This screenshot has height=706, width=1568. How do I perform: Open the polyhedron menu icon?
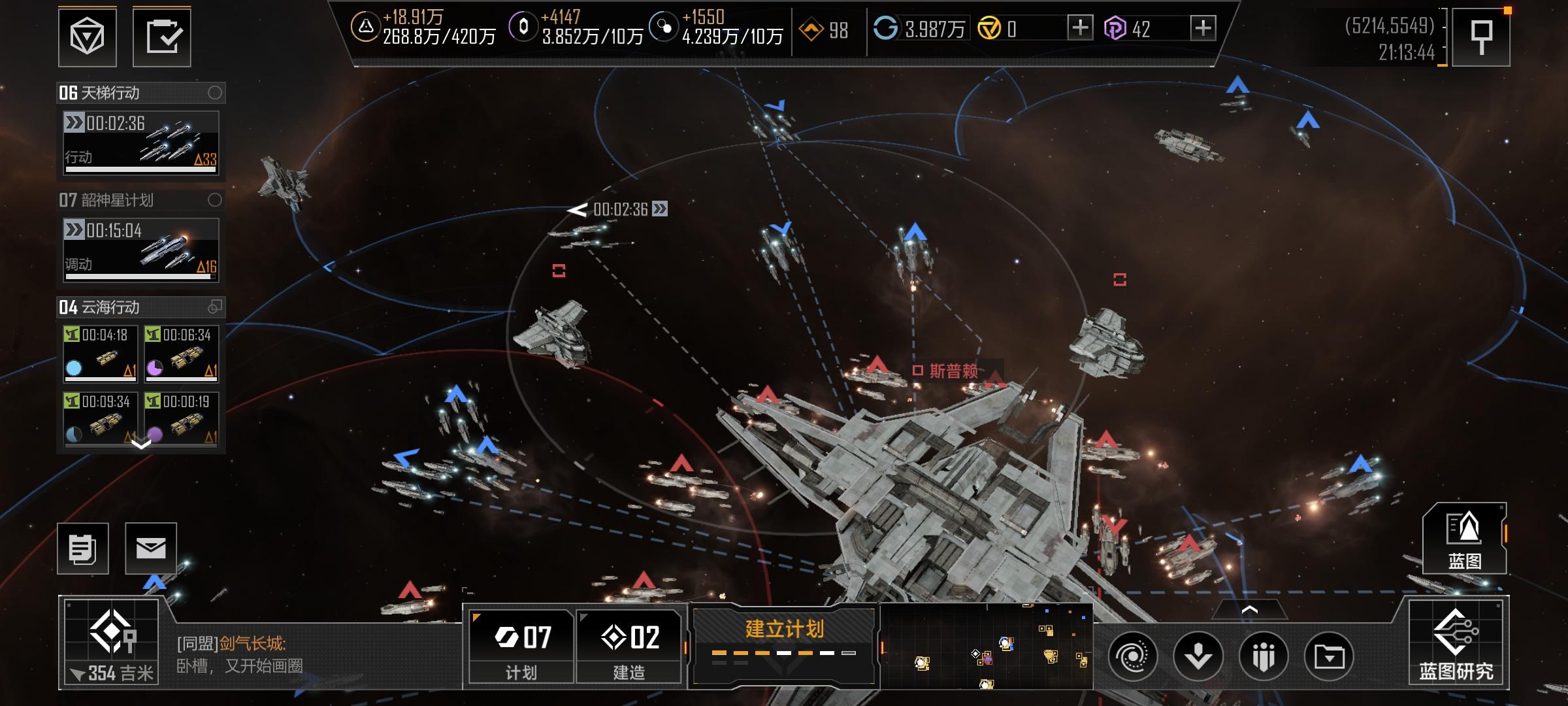(x=88, y=37)
